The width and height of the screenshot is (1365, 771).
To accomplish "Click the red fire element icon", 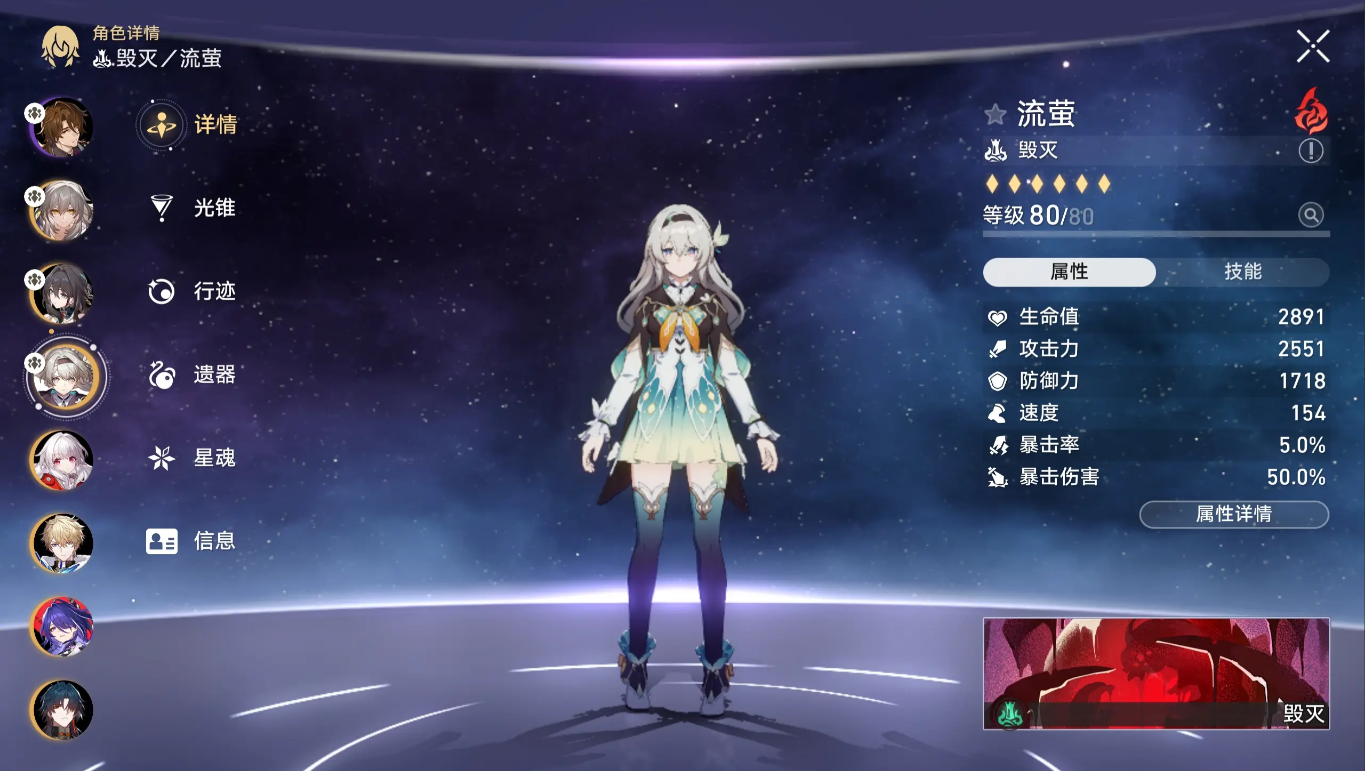I will tap(1310, 110).
